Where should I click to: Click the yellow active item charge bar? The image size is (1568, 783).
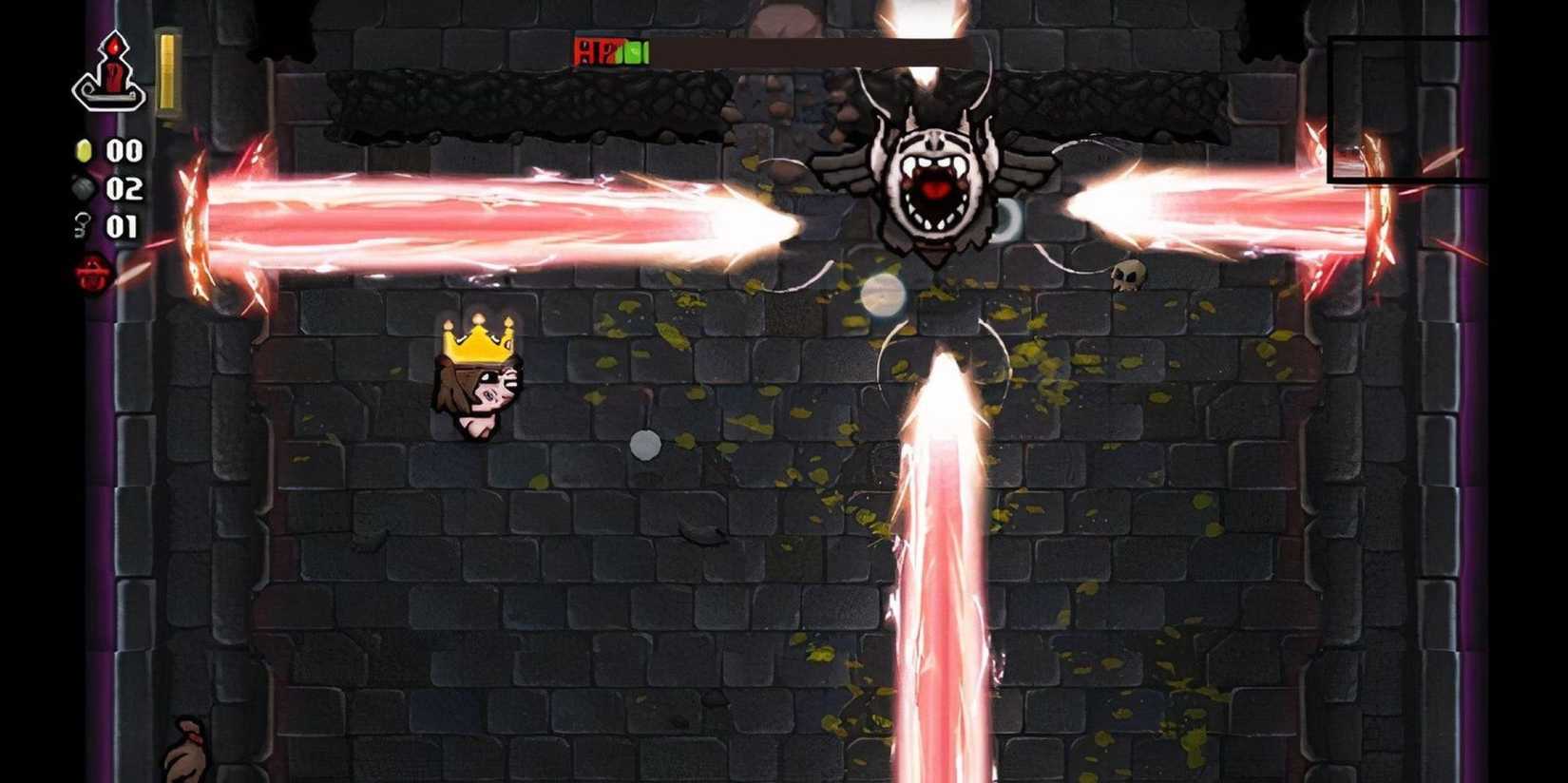pos(168,73)
